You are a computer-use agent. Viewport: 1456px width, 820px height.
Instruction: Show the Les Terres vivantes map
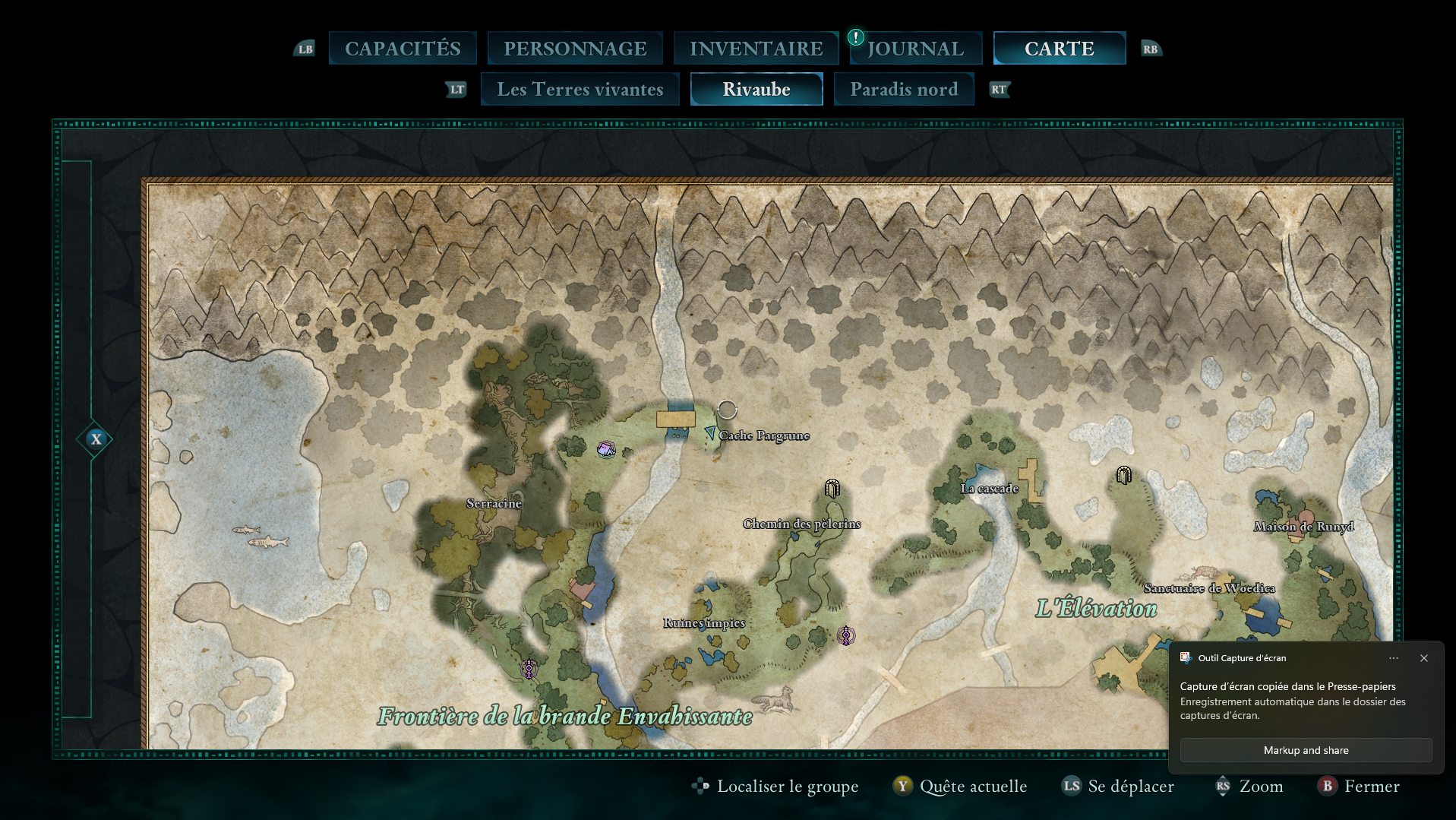(x=580, y=90)
